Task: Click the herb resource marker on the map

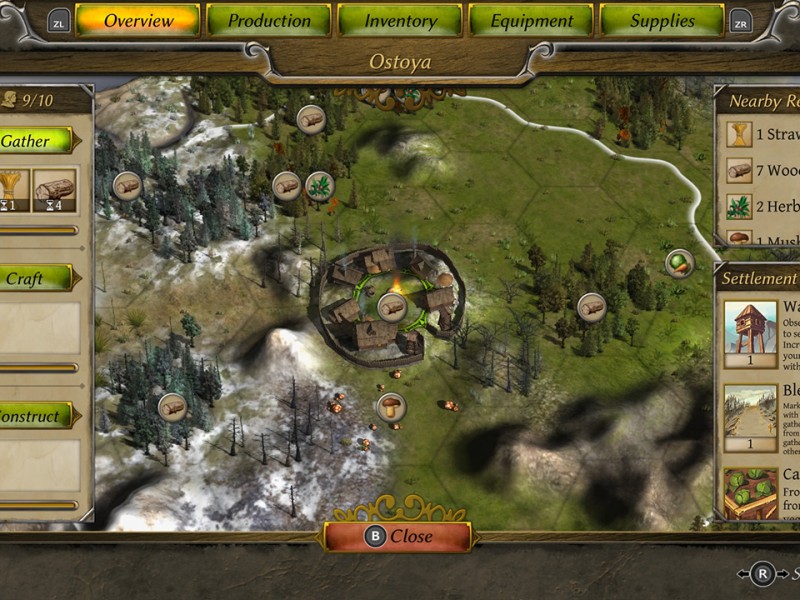Action: point(319,185)
